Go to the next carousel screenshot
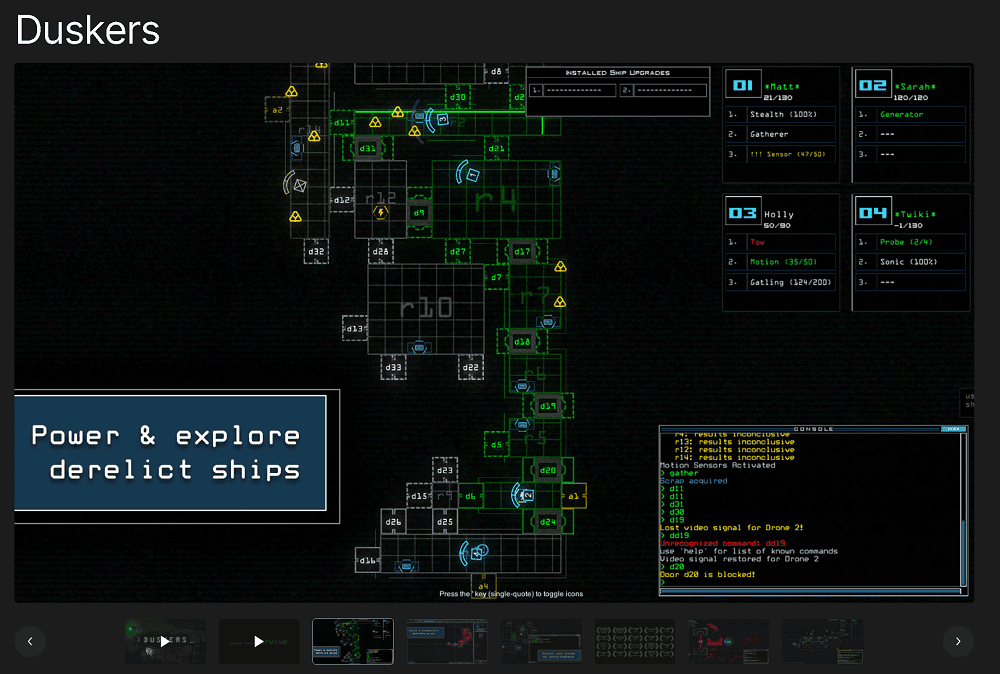 click(957, 641)
